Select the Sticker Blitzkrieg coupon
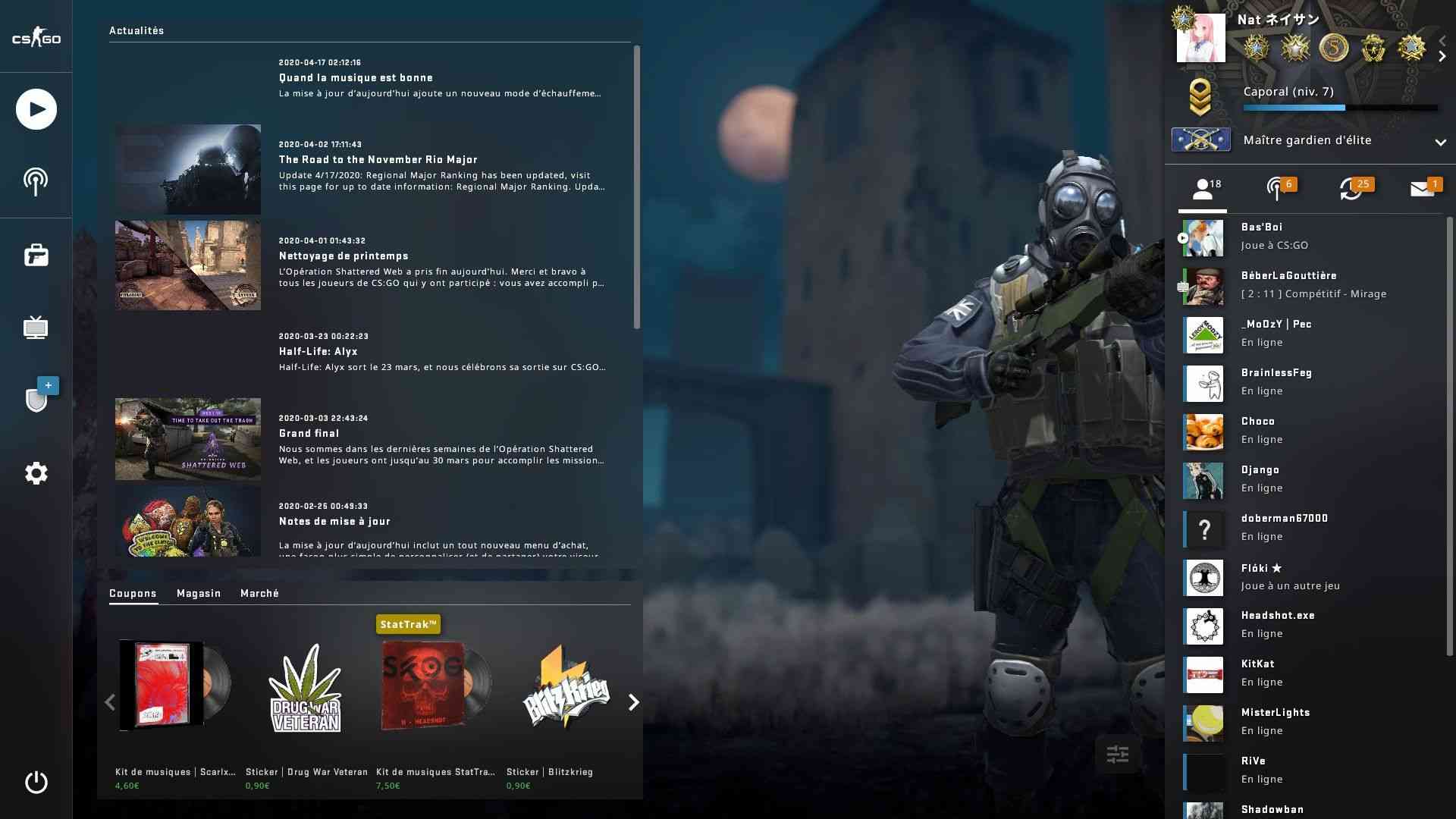Image resolution: width=1456 pixels, height=819 pixels. [566, 690]
